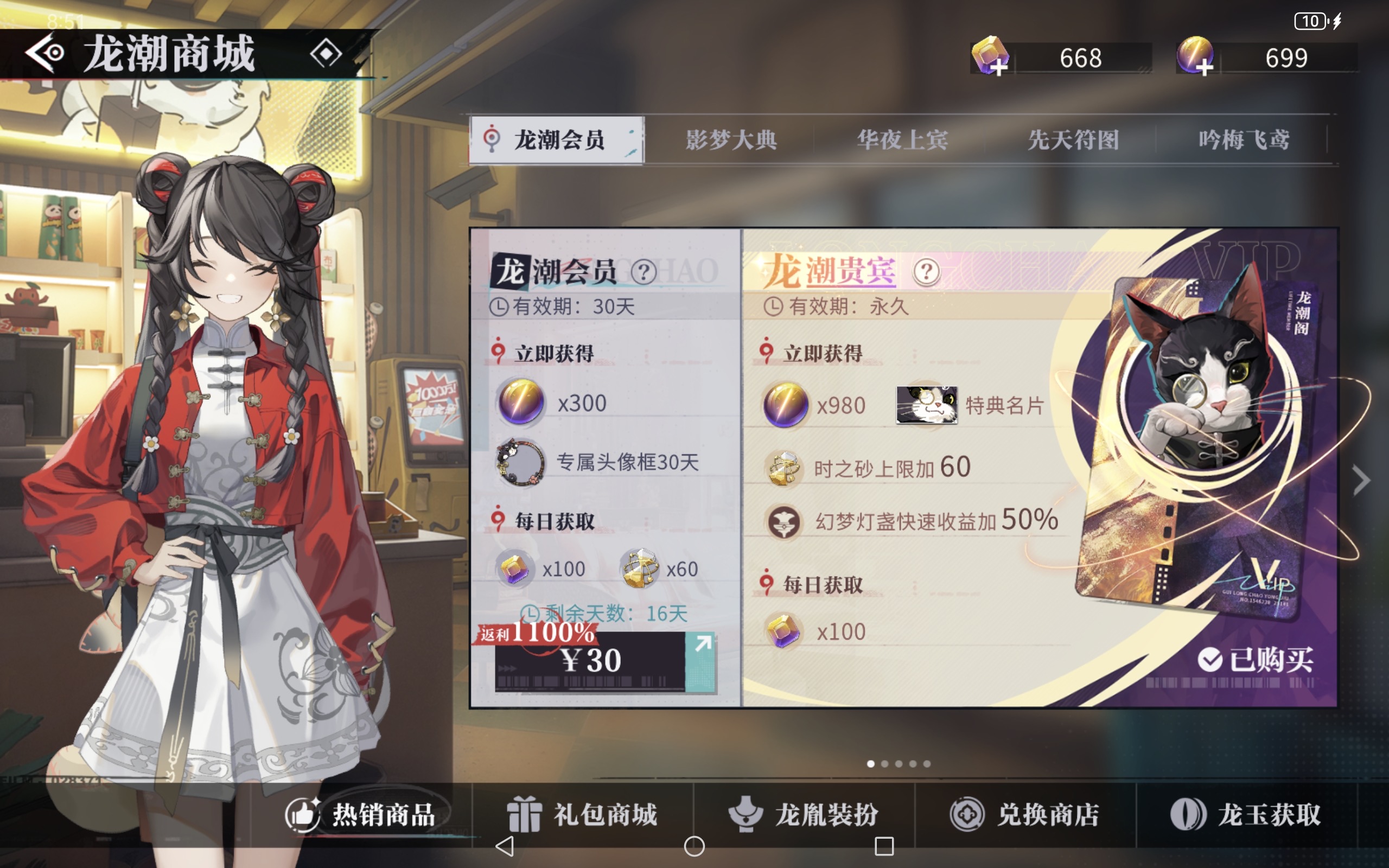1389x868 pixels.
Task: Go back from 龙潮商城 shop
Action: [45, 53]
